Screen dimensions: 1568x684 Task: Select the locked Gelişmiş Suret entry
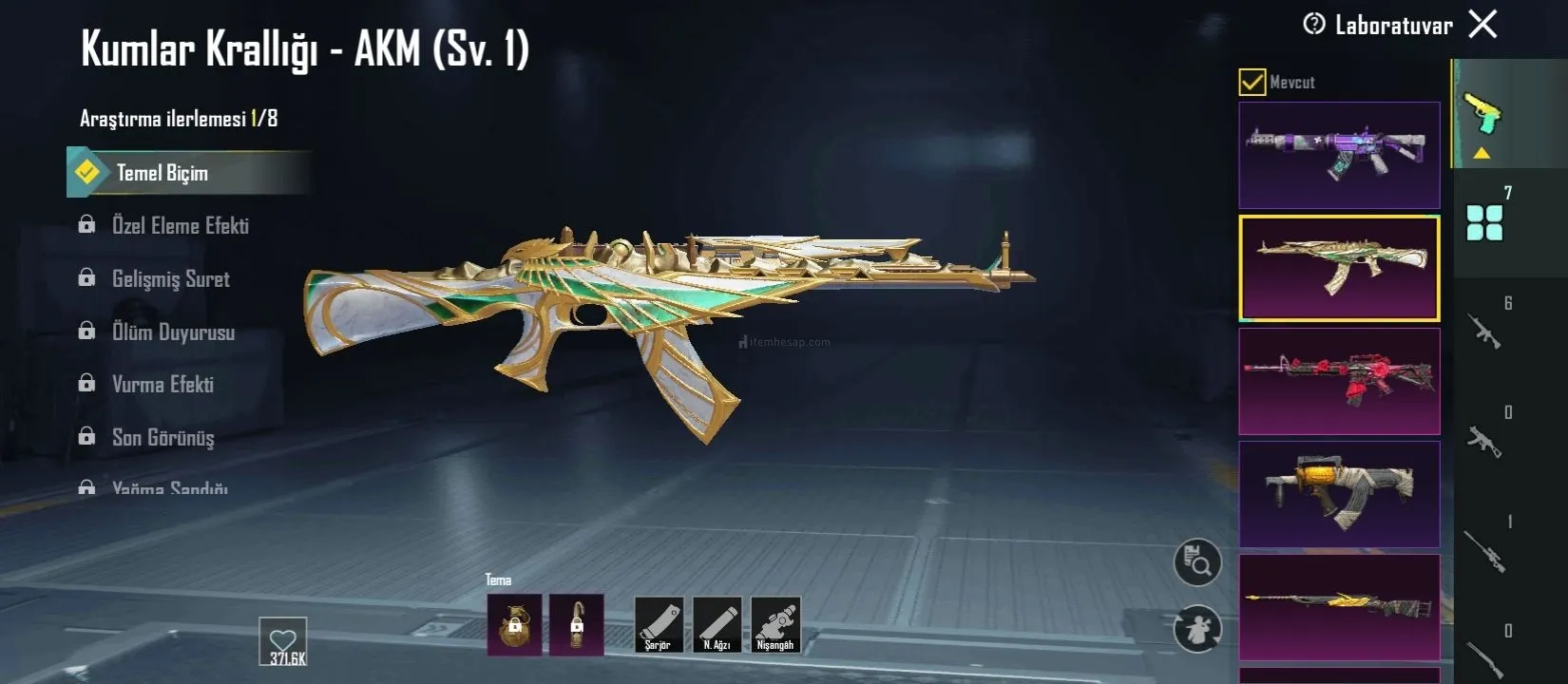(170, 279)
